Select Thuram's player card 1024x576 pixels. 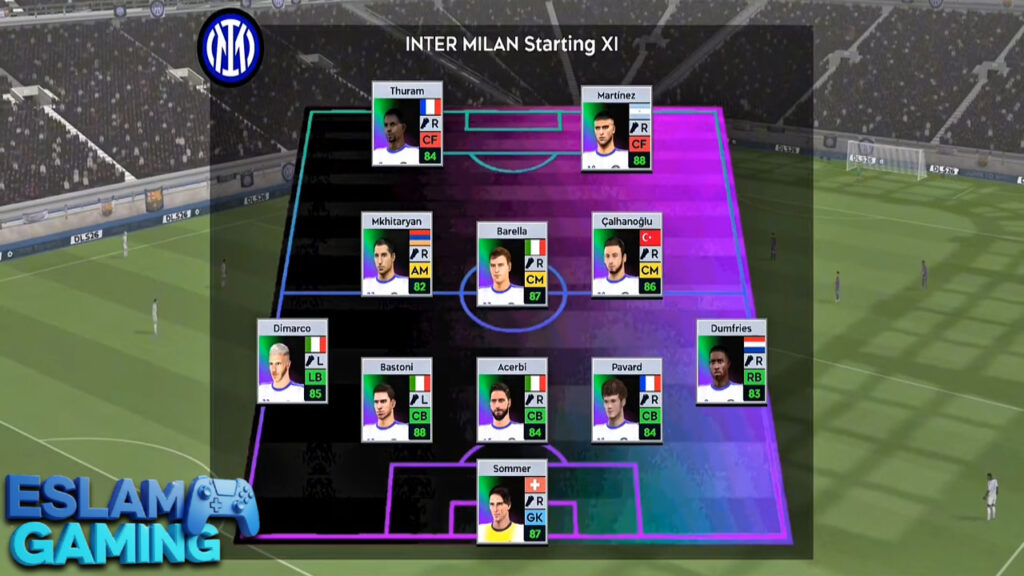[407, 124]
